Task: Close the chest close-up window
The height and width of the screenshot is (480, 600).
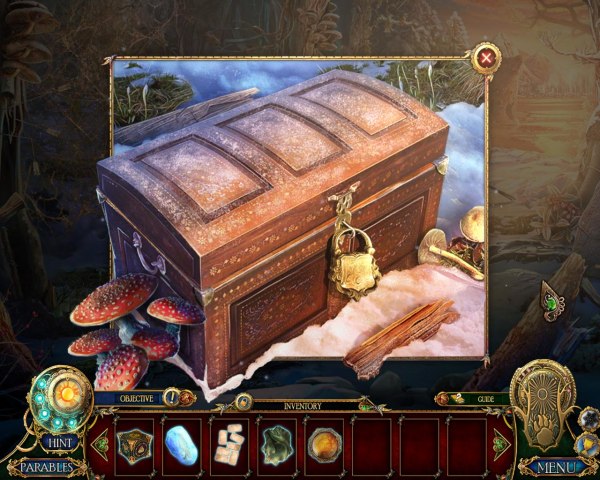Action: [486, 58]
